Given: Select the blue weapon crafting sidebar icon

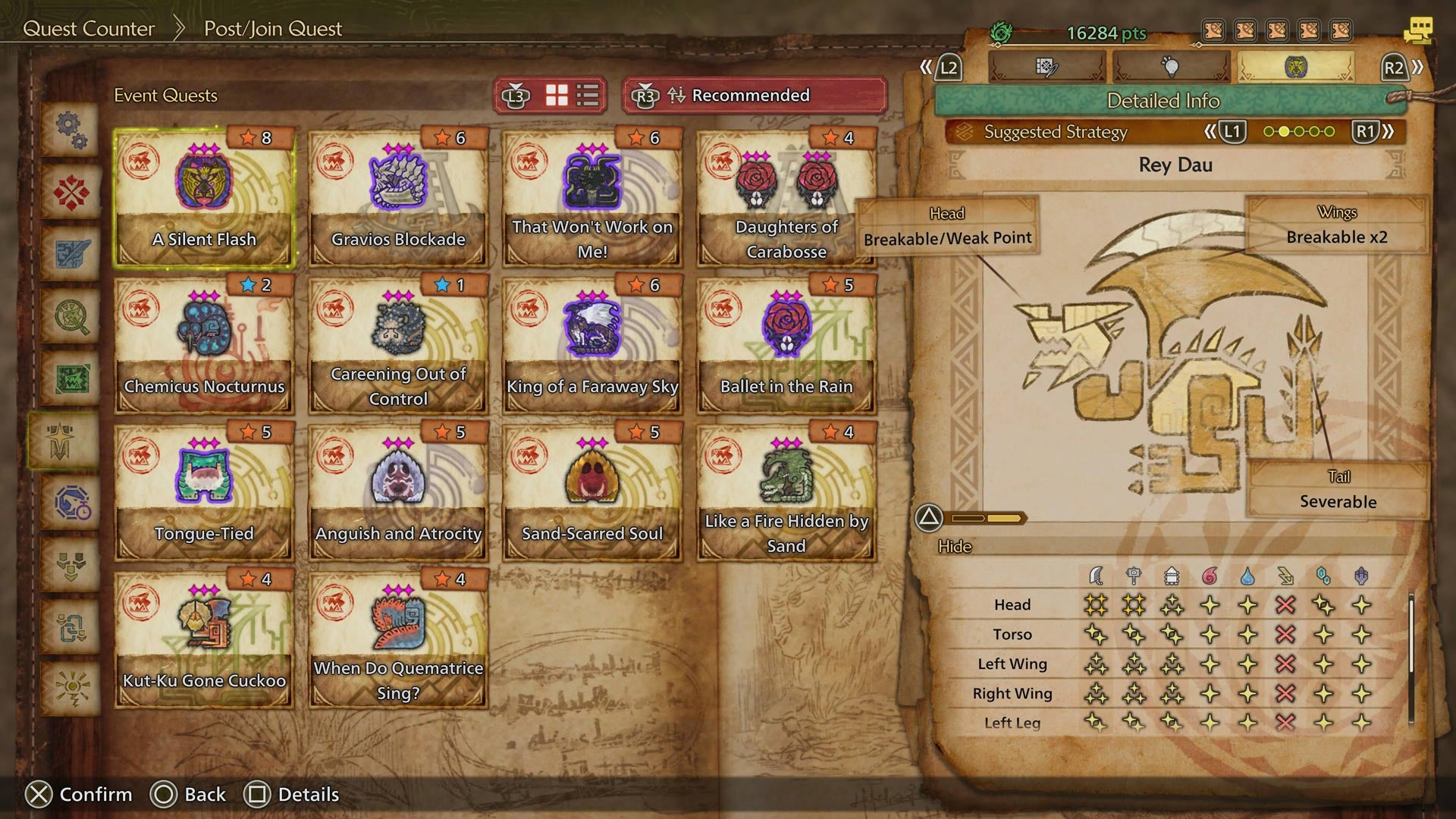Looking at the screenshot, I should click(68, 254).
